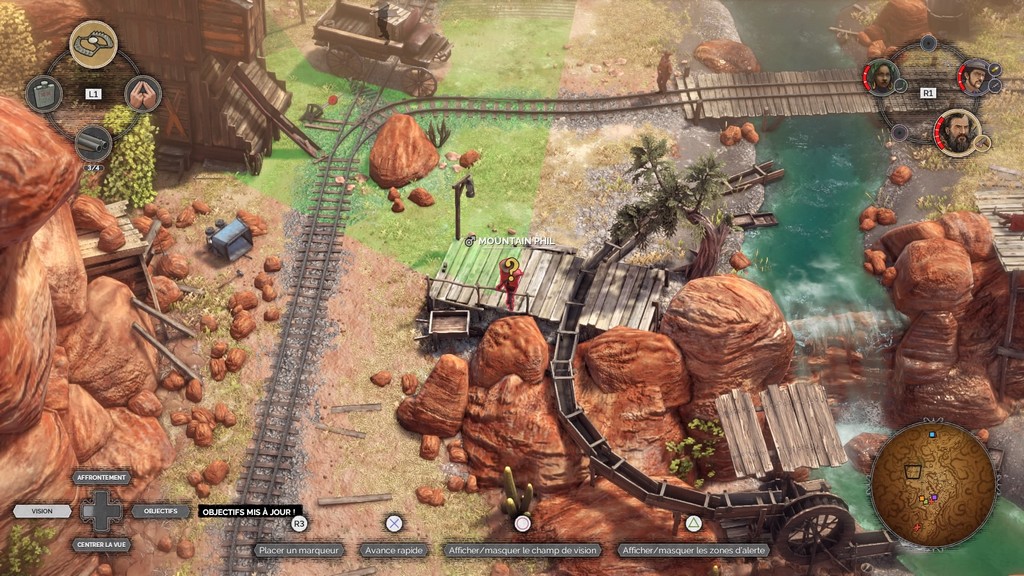Select the sawed-off shotgun weapon
The width and height of the screenshot is (1024, 576).
[93, 143]
